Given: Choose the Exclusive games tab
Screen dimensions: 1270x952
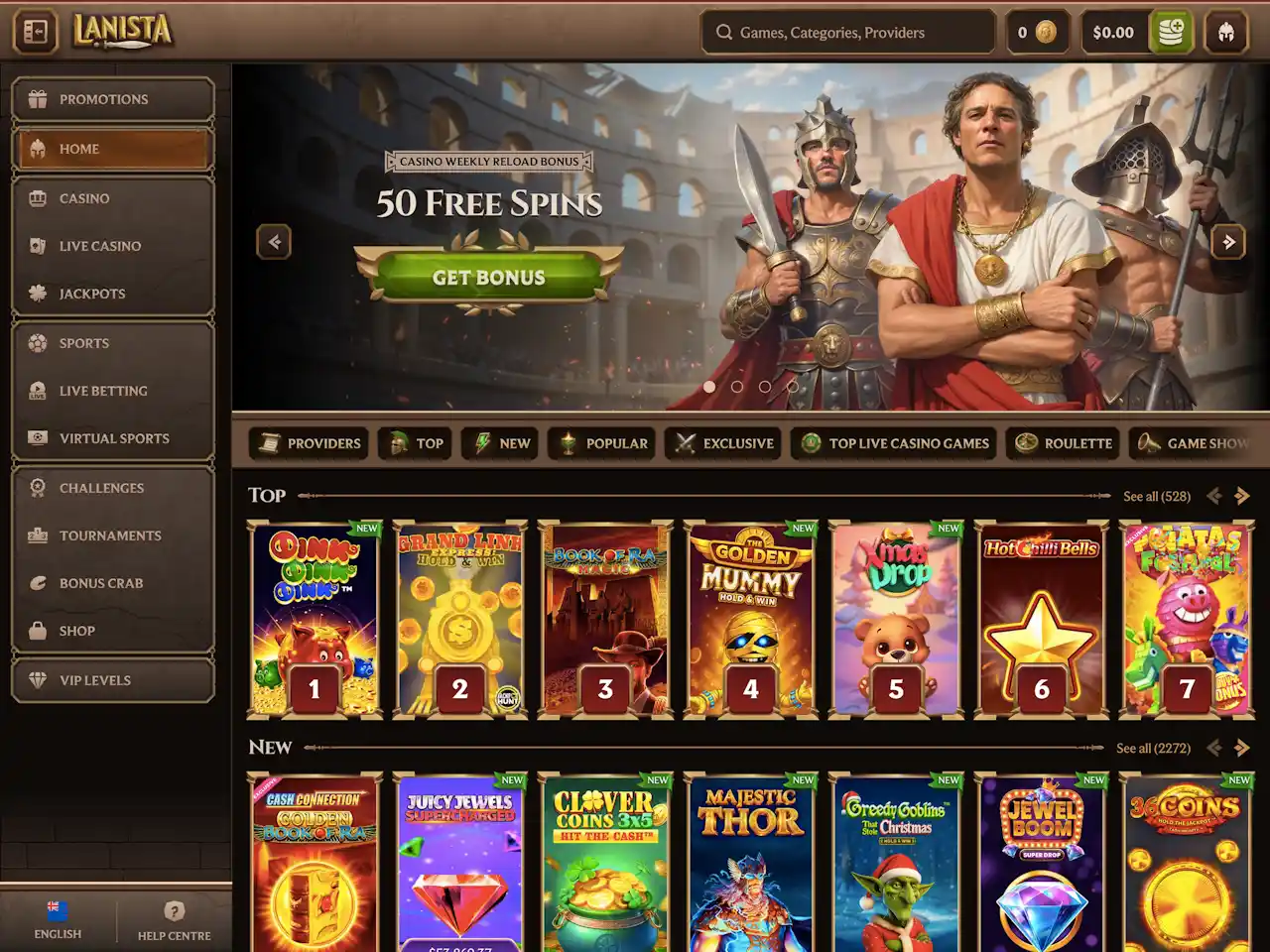Looking at the screenshot, I should tap(723, 443).
